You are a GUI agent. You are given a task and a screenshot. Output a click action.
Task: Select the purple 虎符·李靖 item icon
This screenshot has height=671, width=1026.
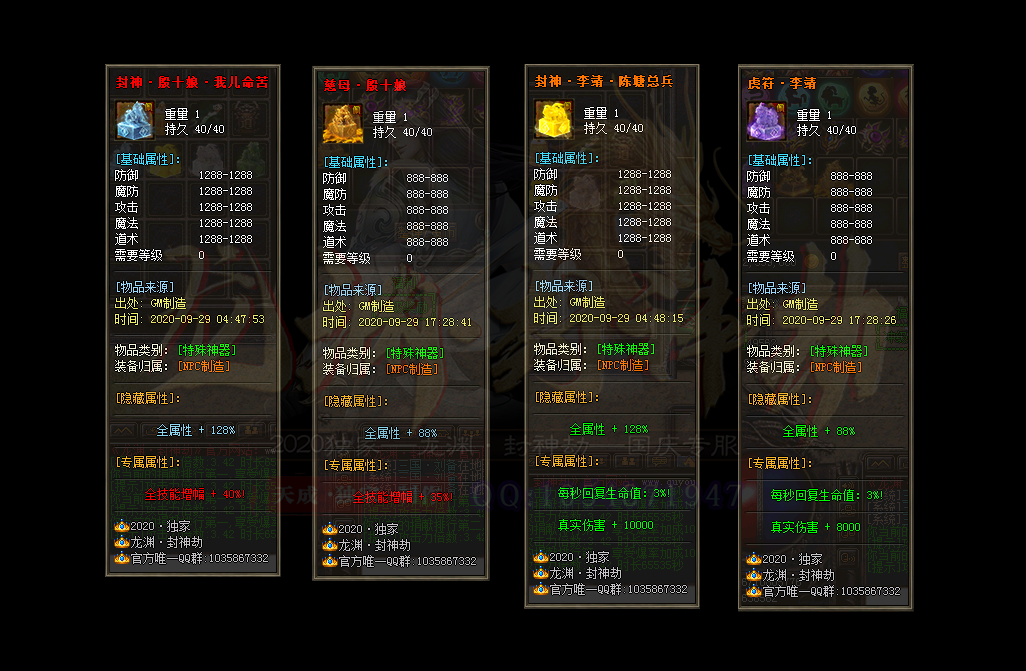tap(766, 122)
